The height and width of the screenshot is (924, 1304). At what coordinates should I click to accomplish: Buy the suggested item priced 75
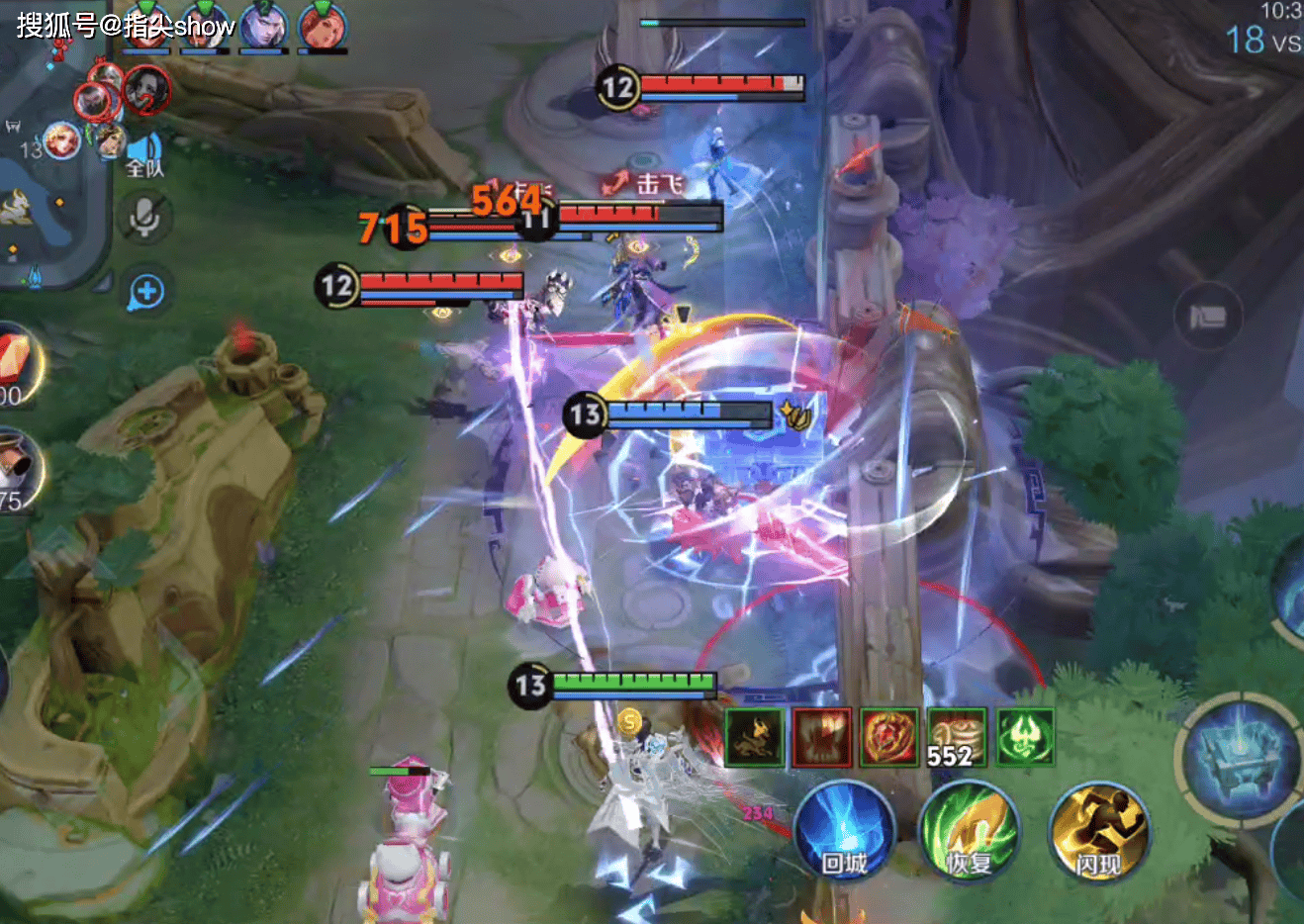pos(17,470)
